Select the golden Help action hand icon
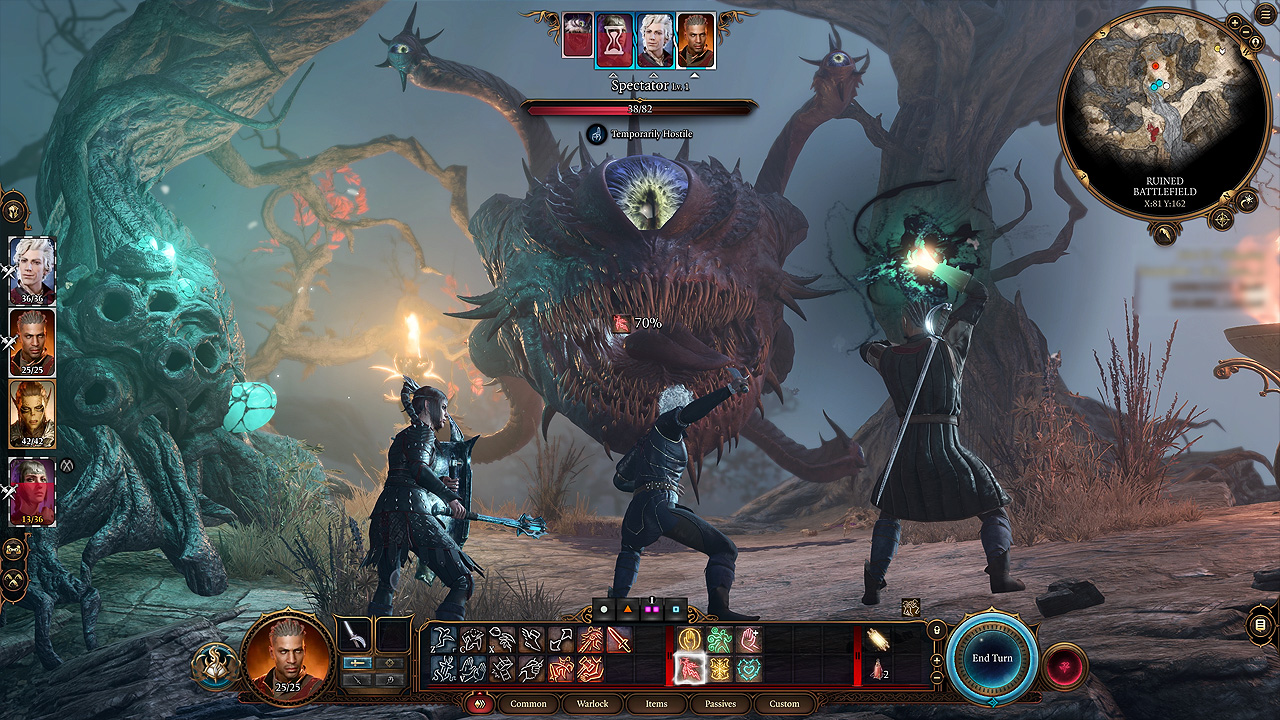This screenshot has height=720, width=1280. click(x=692, y=637)
